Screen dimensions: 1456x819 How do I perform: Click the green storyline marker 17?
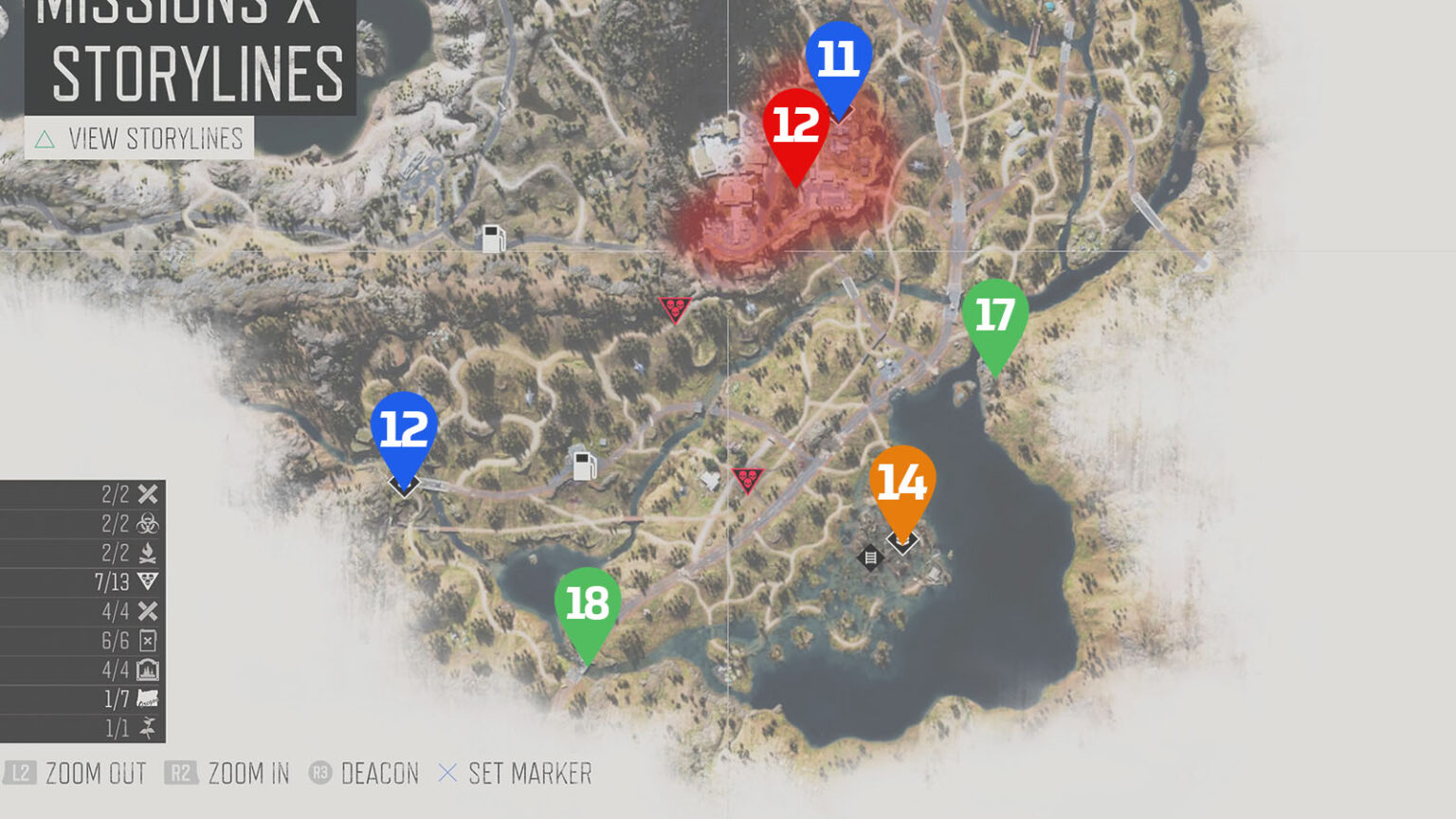pyautogui.click(x=995, y=313)
